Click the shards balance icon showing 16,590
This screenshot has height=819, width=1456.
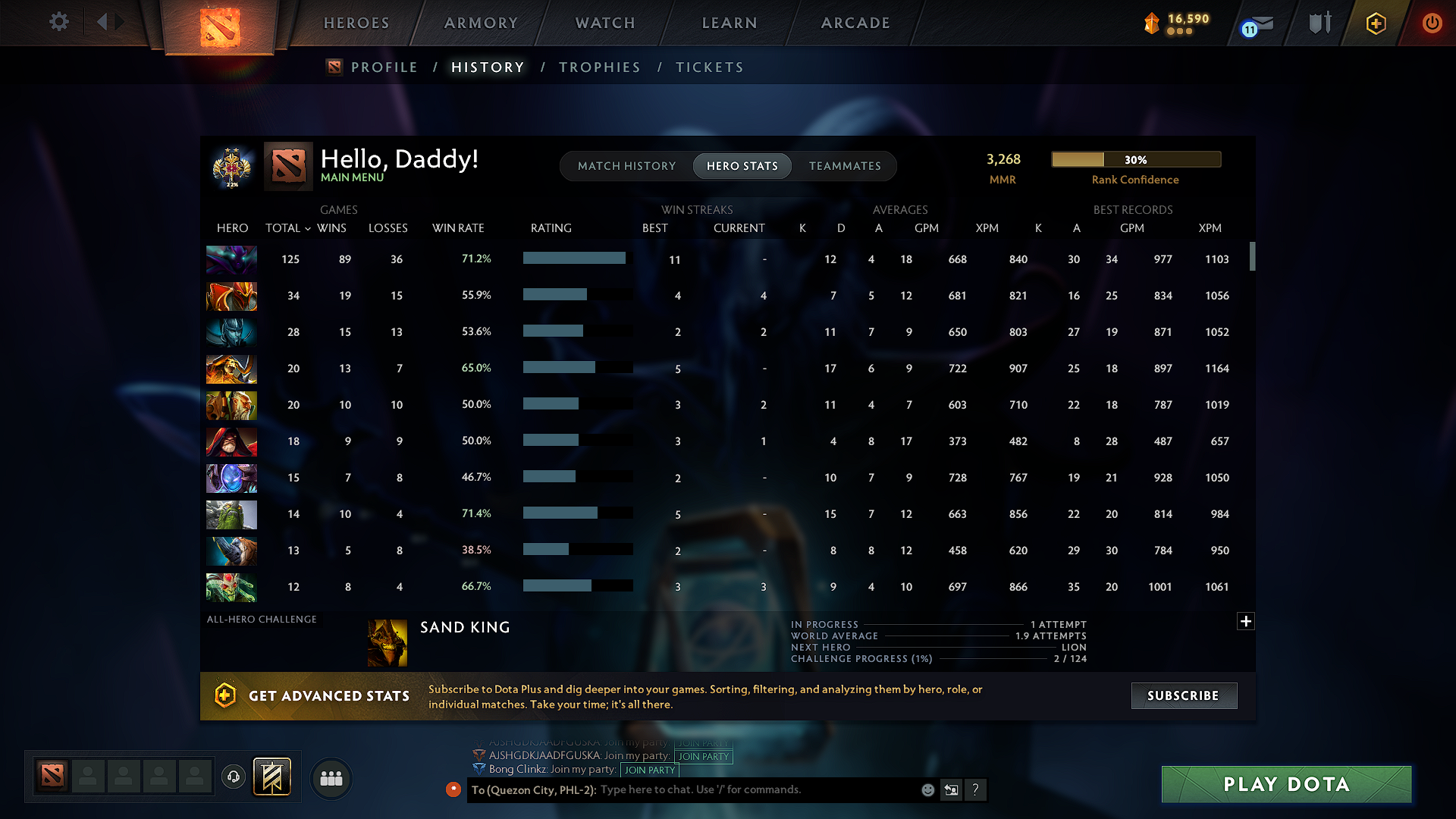[1153, 24]
